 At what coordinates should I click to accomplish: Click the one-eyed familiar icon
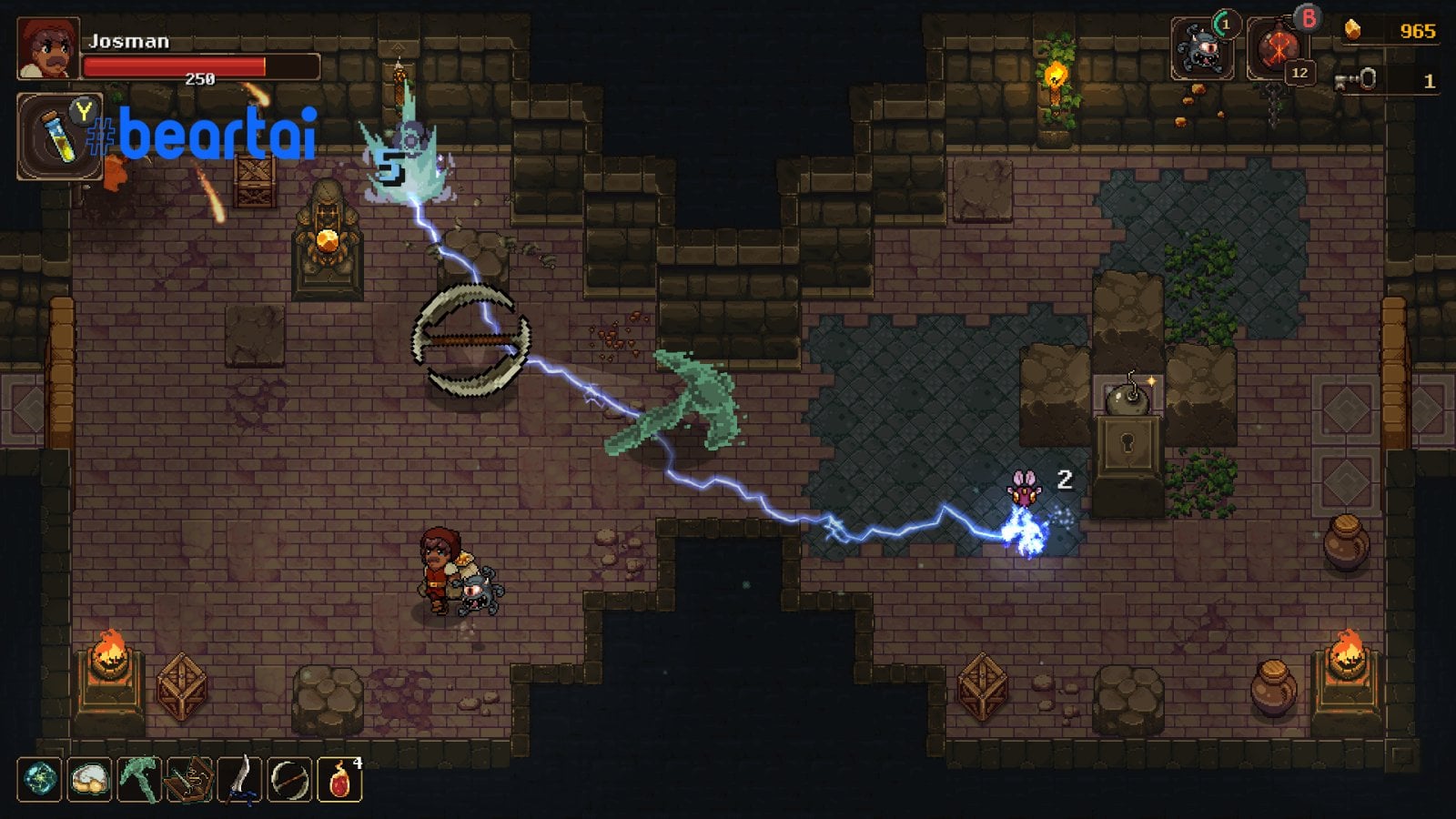click(1202, 48)
